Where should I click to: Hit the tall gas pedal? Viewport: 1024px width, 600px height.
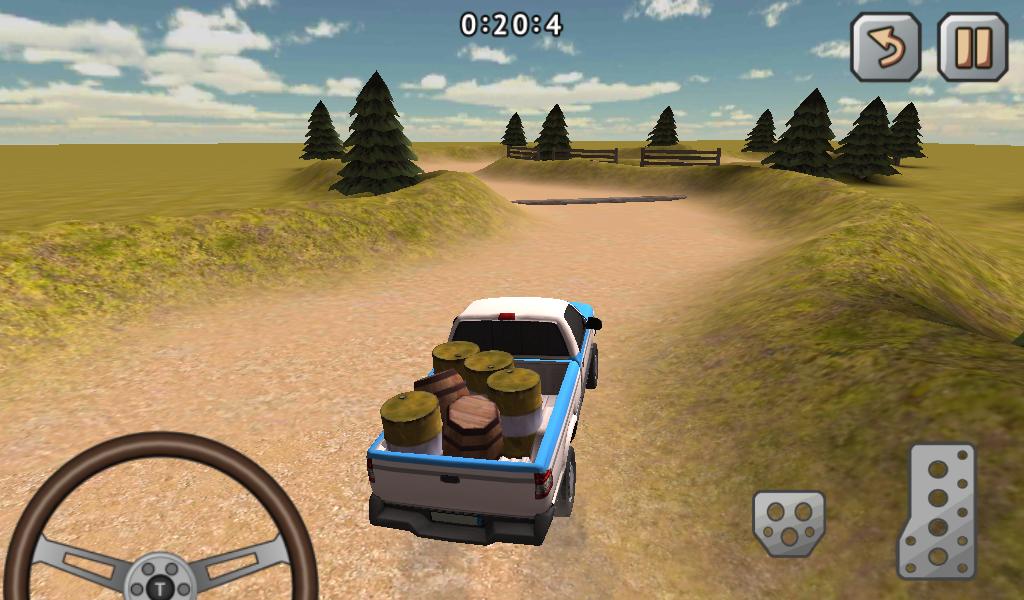(936, 511)
